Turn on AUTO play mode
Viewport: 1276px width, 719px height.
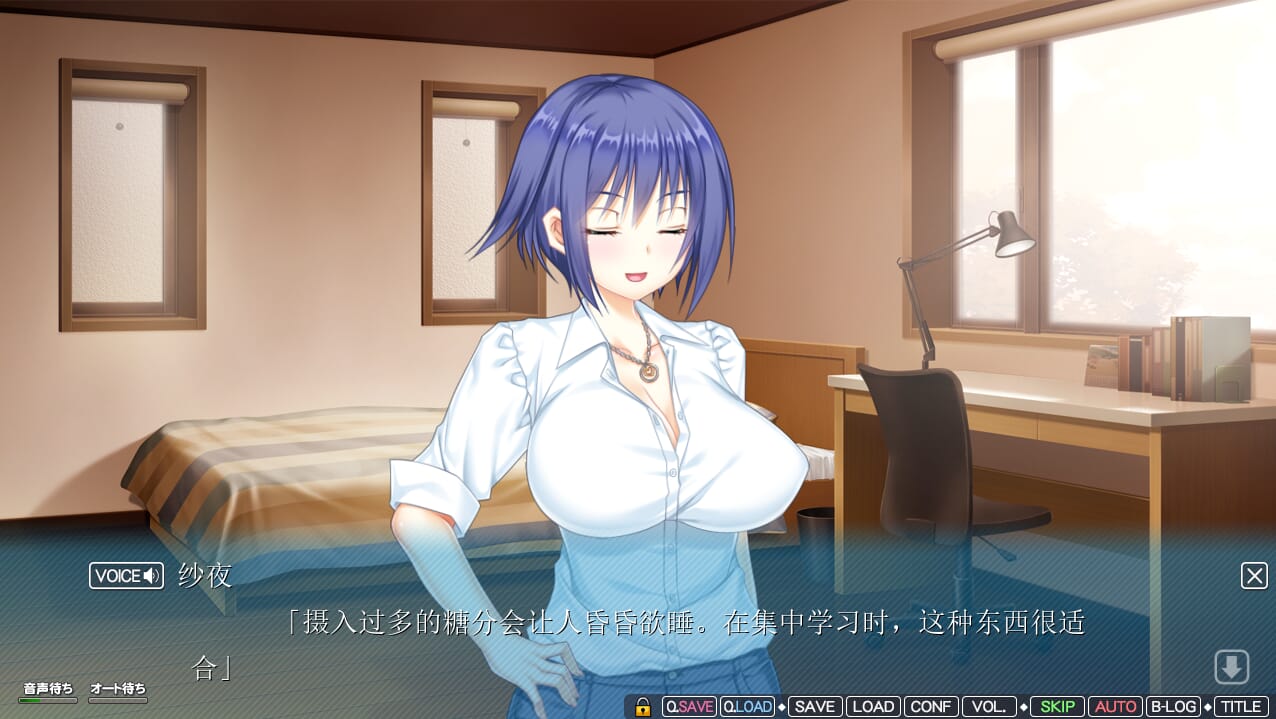click(x=1115, y=706)
